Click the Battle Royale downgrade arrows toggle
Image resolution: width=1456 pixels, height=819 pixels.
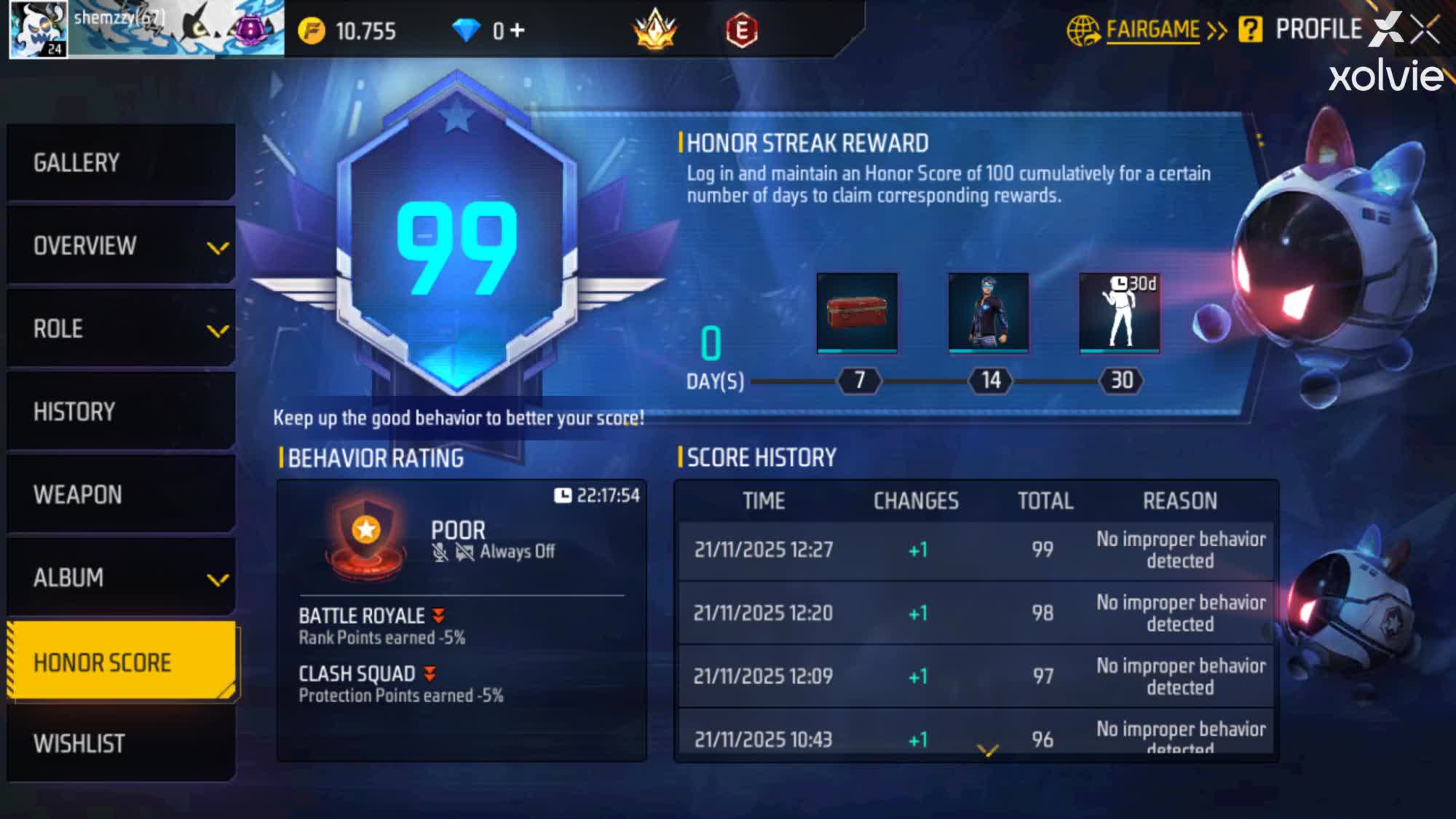point(437,615)
